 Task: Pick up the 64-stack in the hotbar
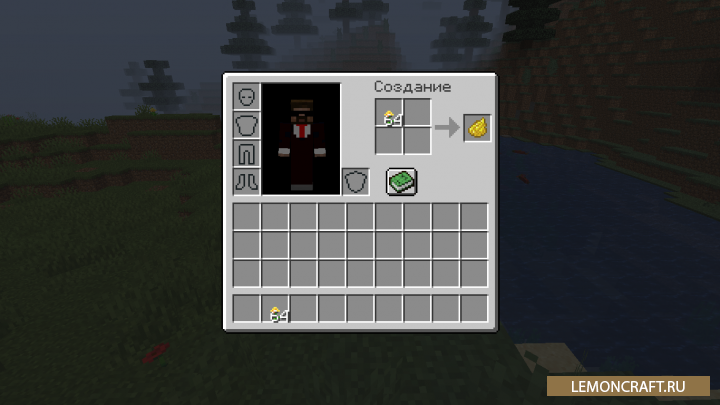coord(276,309)
